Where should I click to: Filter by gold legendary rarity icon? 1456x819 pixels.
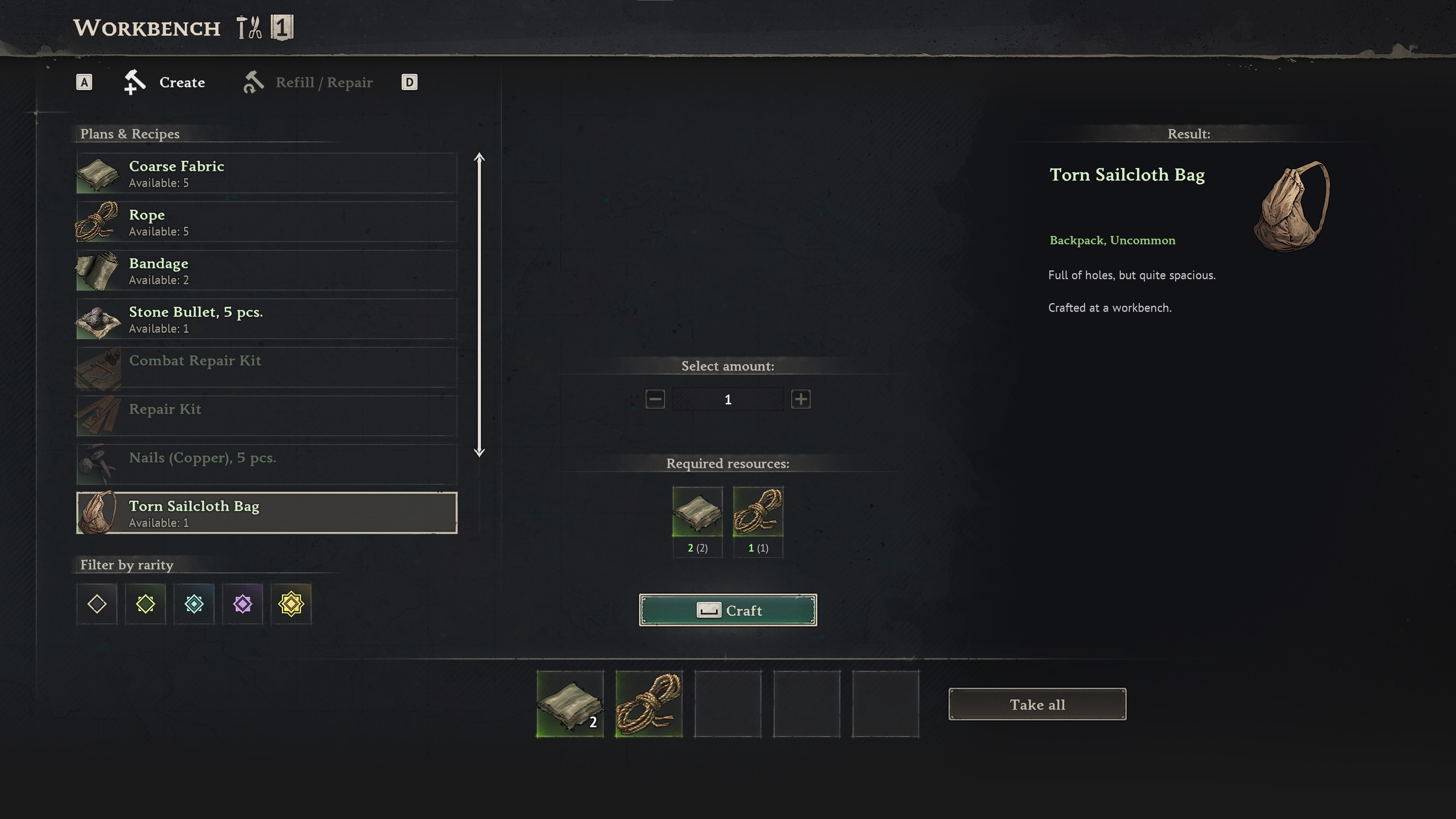coord(291,604)
